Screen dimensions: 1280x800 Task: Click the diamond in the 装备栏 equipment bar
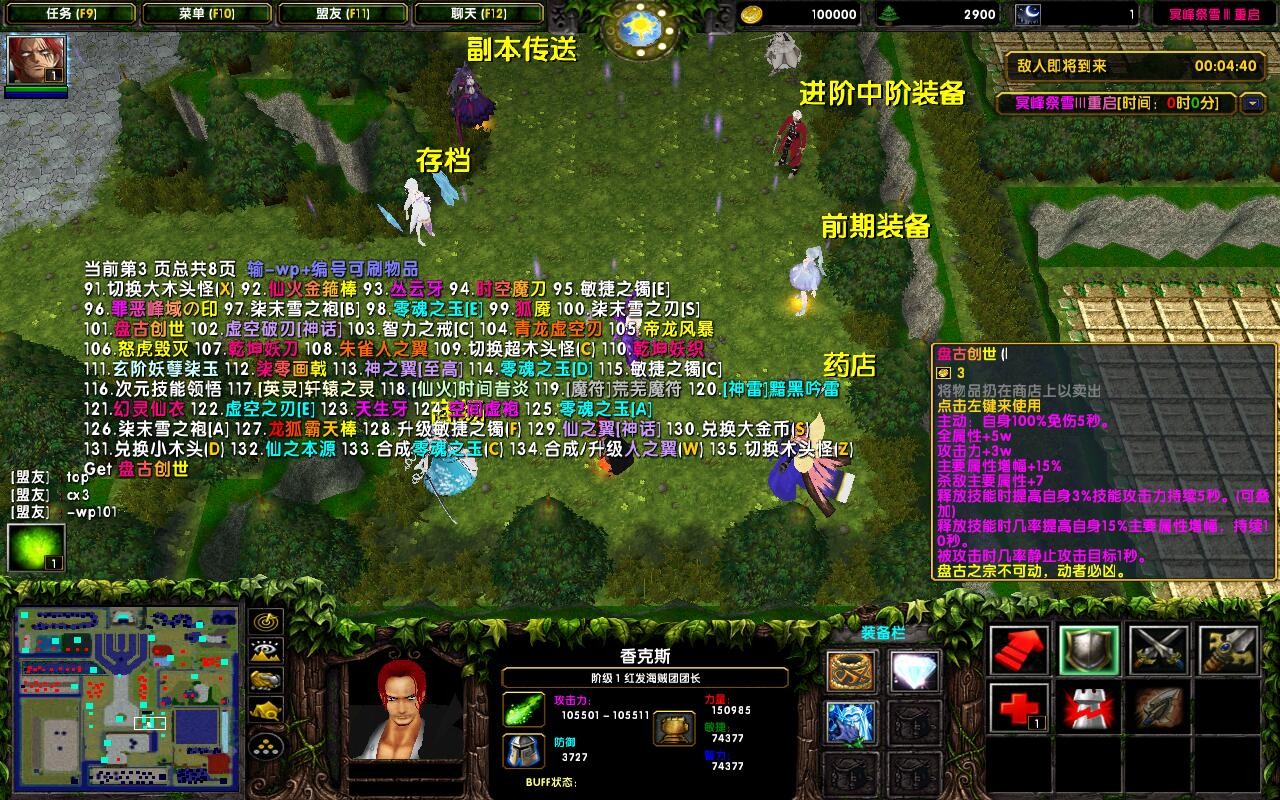[913, 670]
